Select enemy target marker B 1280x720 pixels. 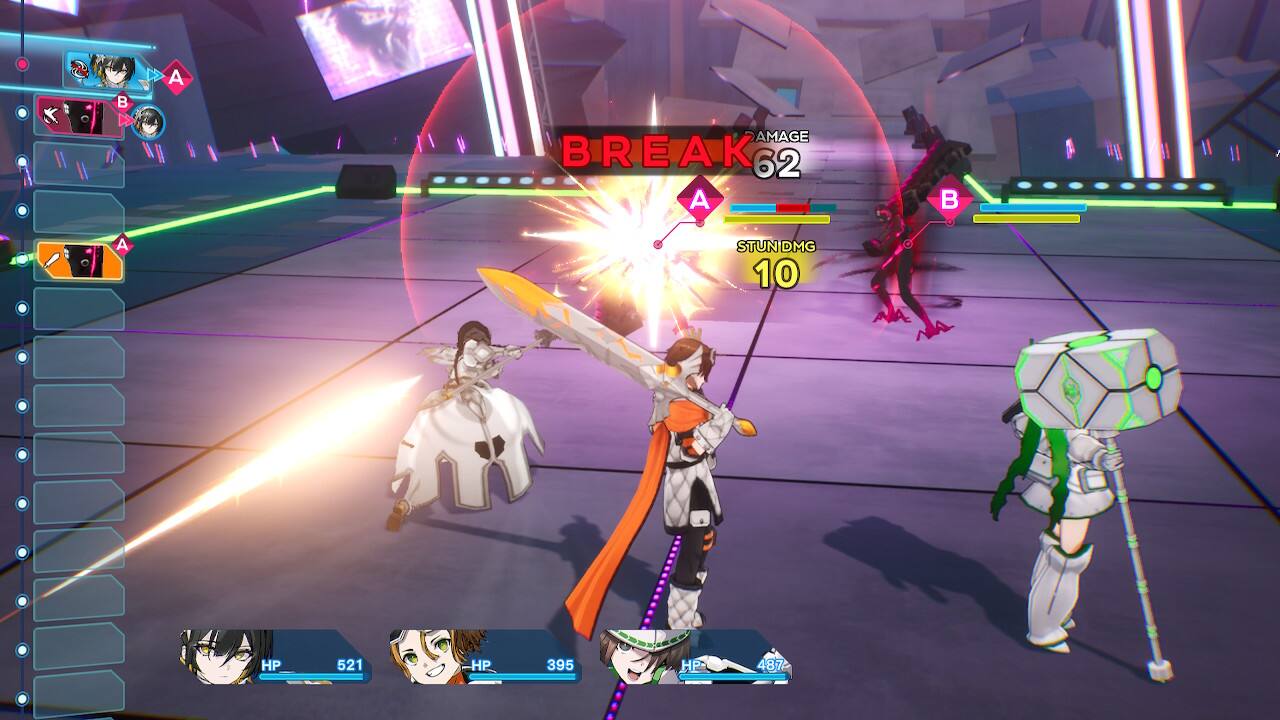tap(948, 200)
